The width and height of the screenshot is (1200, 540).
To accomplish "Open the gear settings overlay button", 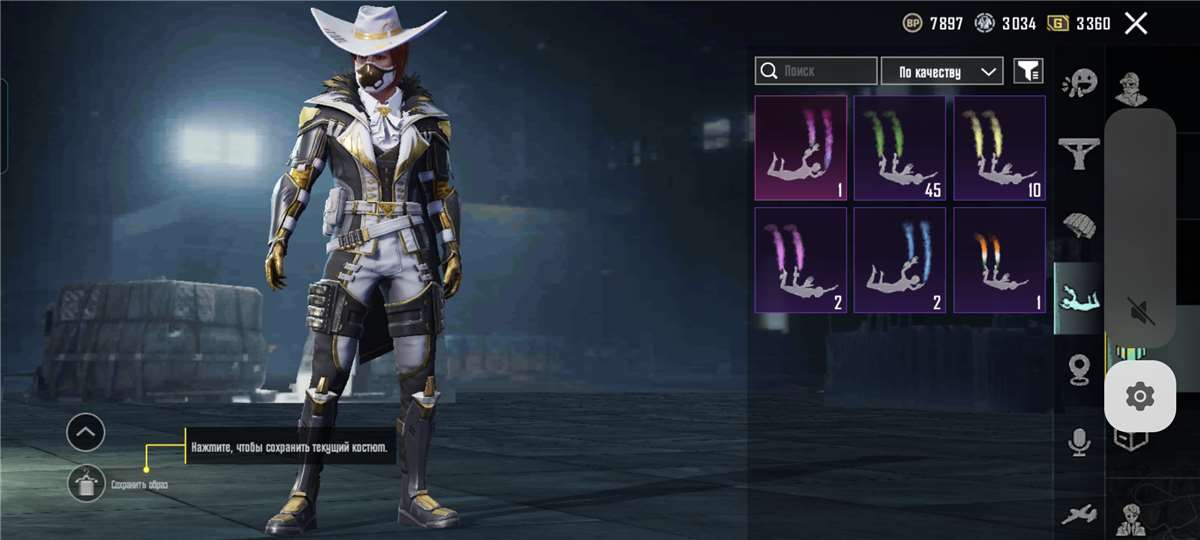I will 1139,397.
